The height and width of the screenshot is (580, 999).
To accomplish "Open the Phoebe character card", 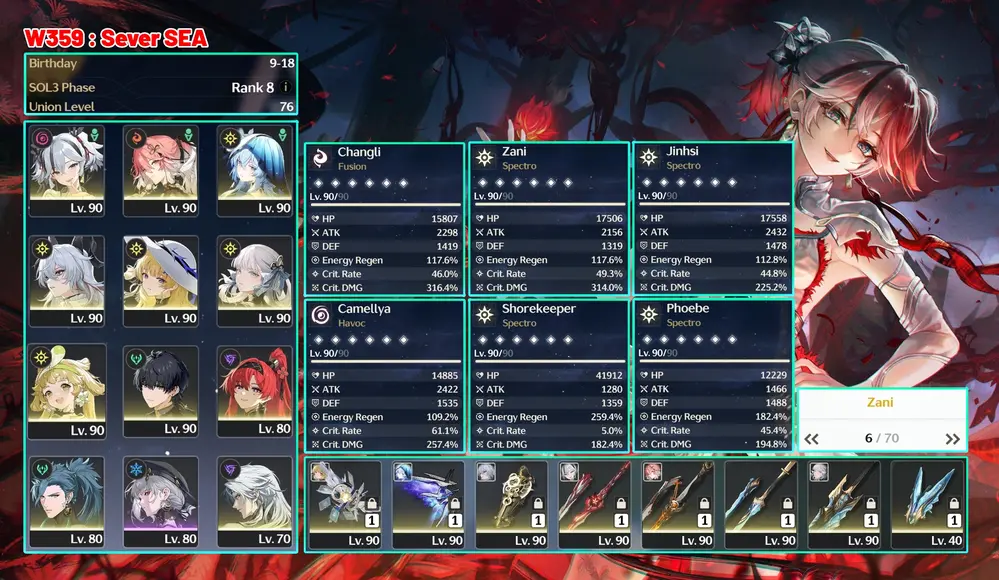I will tap(713, 376).
